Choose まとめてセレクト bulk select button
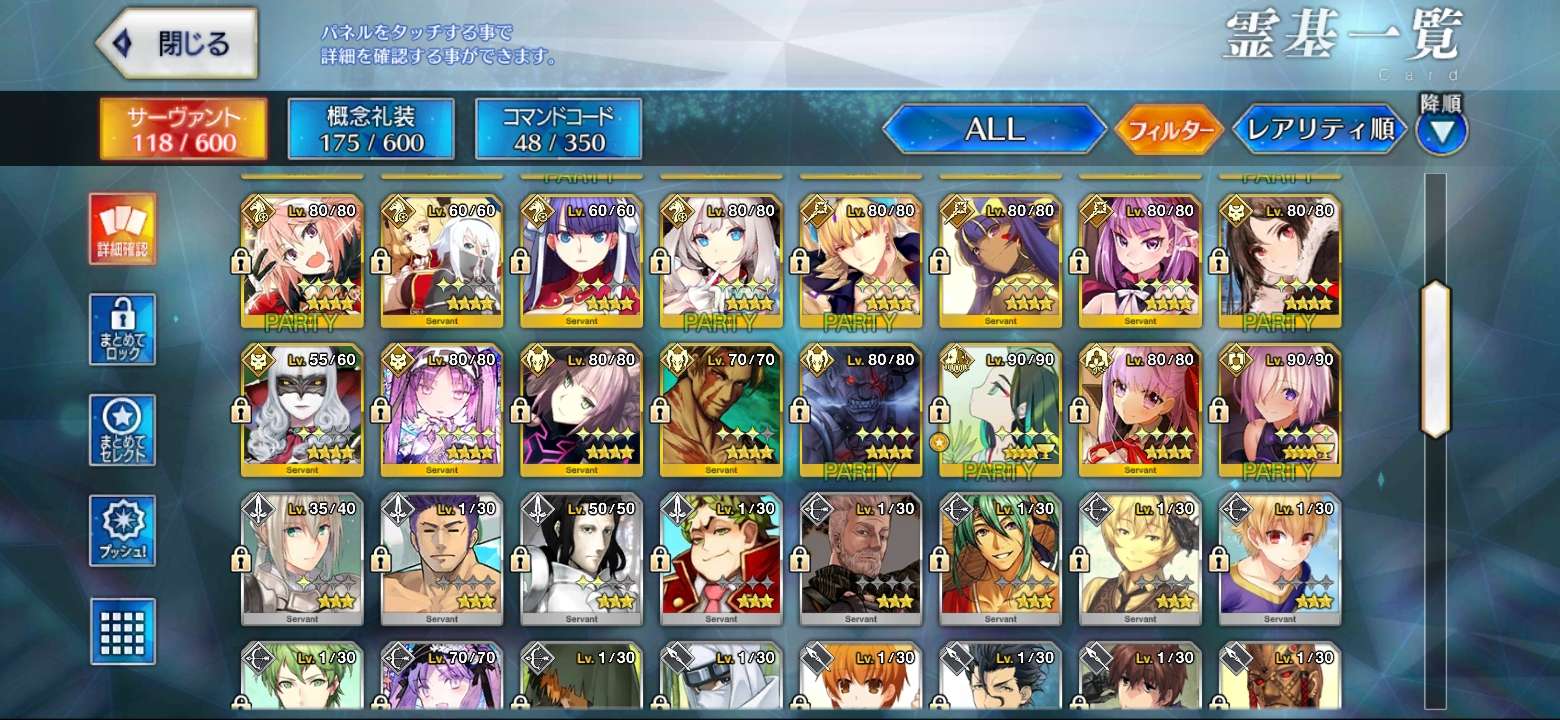This screenshot has height=720, width=1560. (x=122, y=430)
